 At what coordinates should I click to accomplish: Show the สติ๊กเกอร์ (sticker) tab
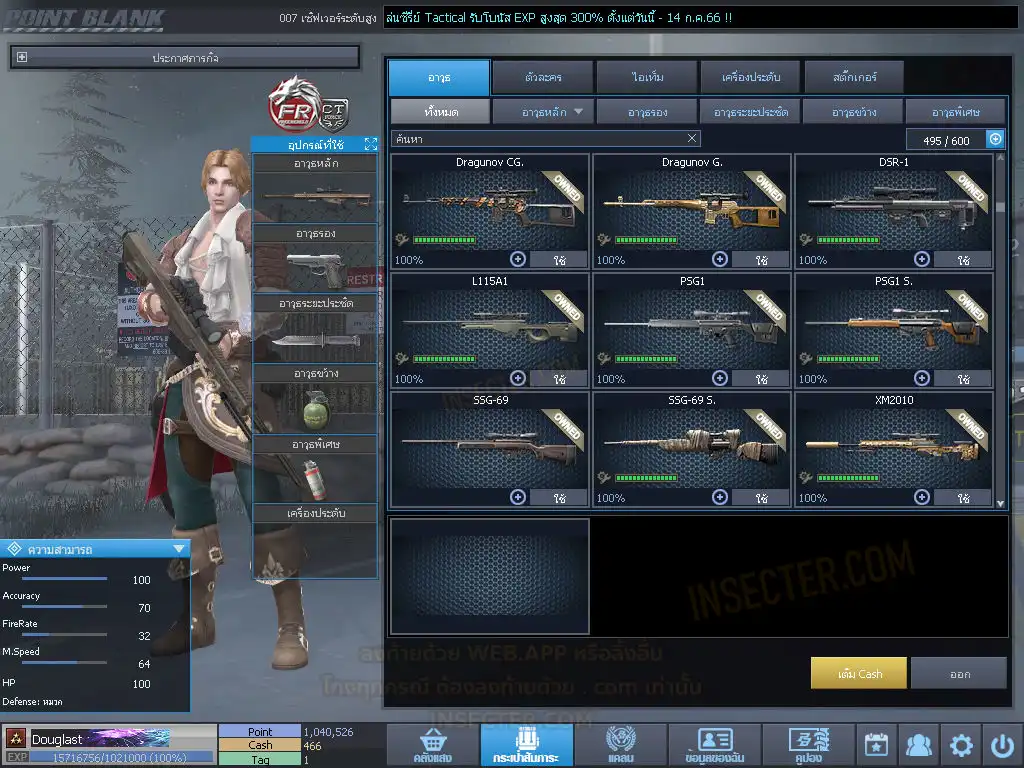(853, 77)
